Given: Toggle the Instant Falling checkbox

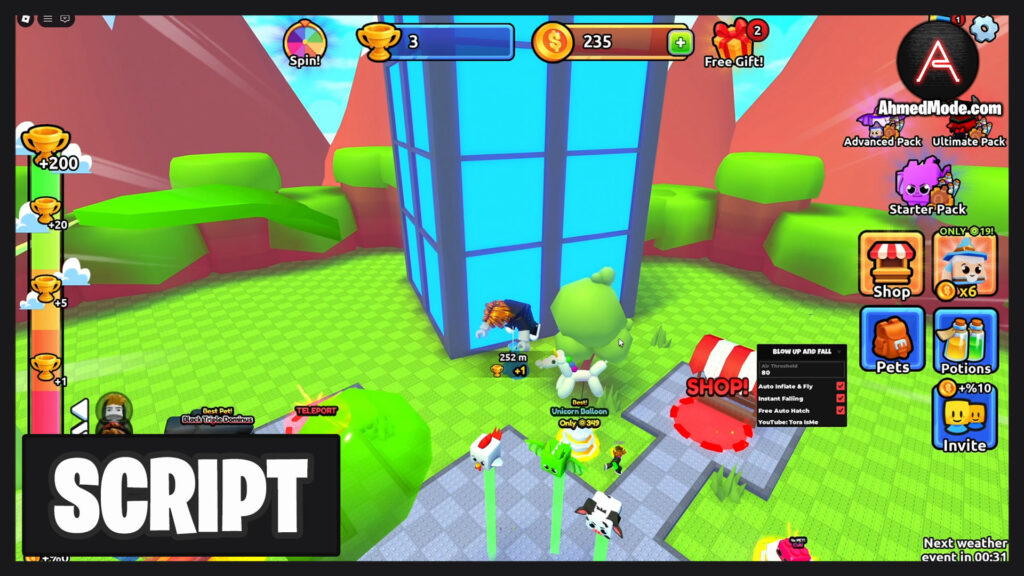Looking at the screenshot, I should click(840, 398).
